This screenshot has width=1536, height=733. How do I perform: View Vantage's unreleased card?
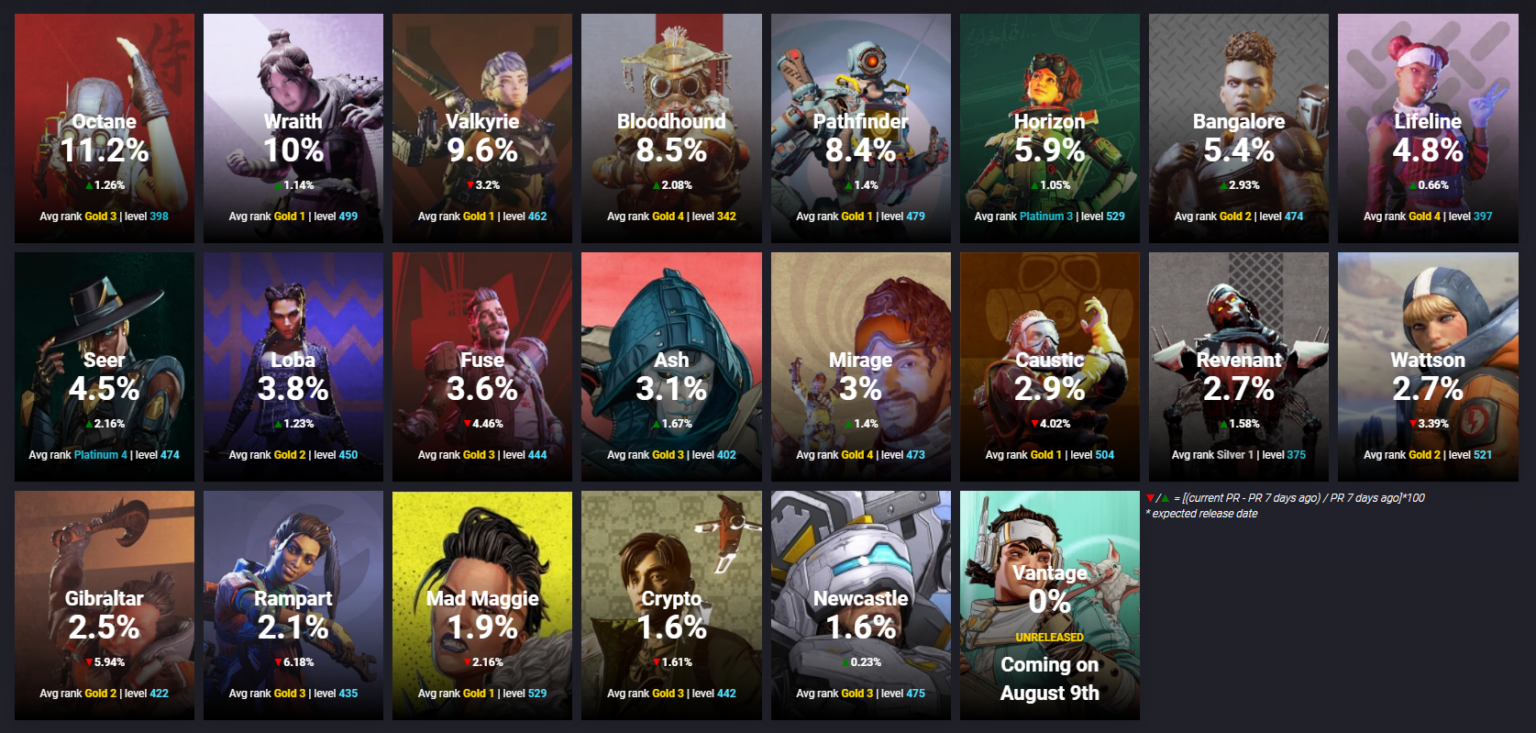pos(1049,605)
